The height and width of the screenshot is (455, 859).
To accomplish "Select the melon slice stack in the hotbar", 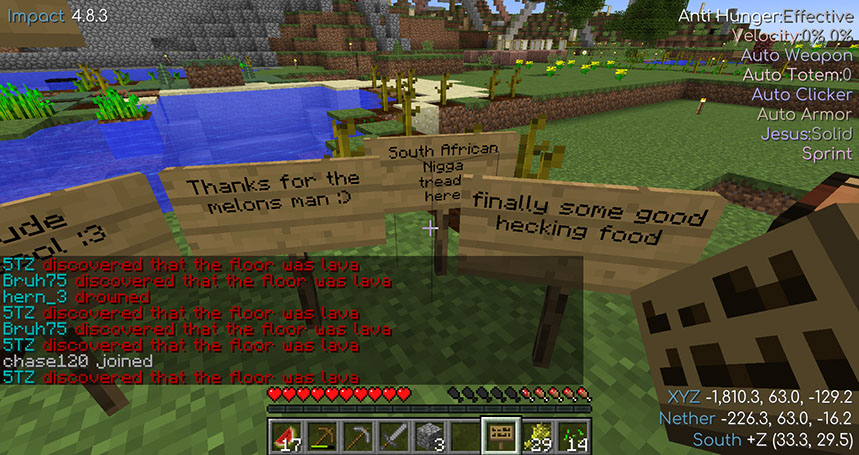I will [x=287, y=435].
